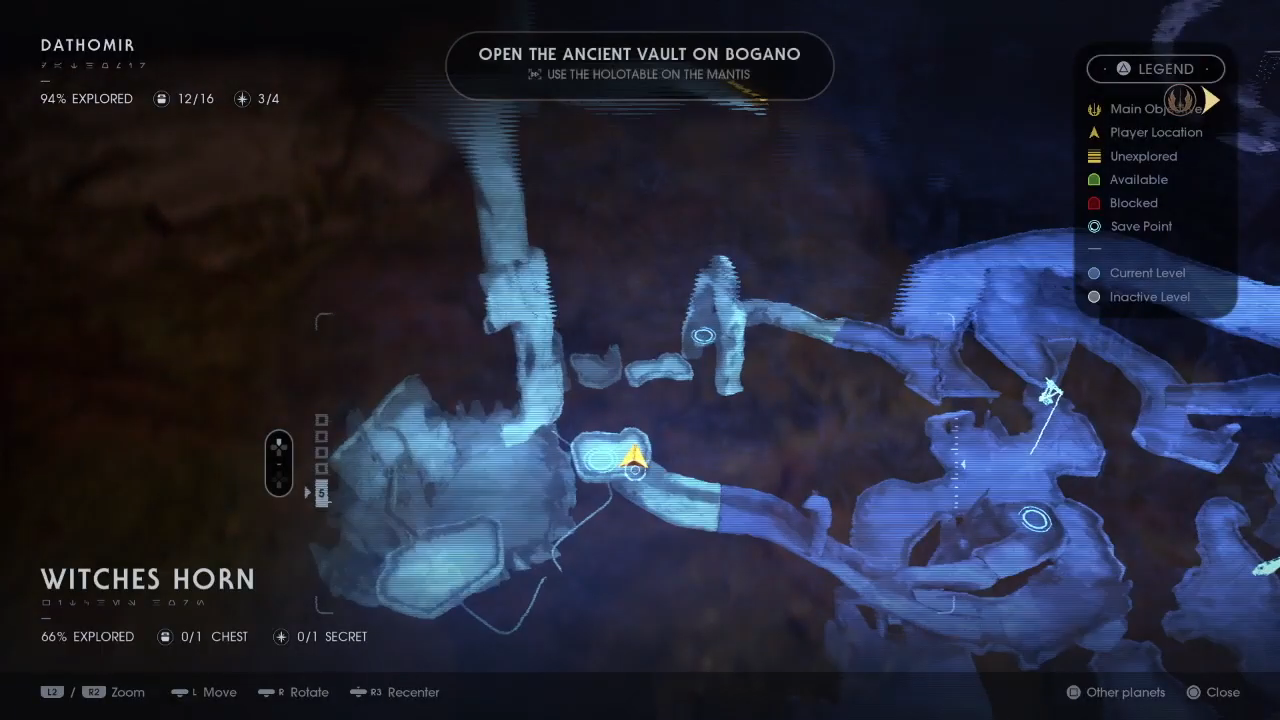Open the Other planets view
This screenshot has height=720, width=1280.
pyautogui.click(x=1115, y=692)
